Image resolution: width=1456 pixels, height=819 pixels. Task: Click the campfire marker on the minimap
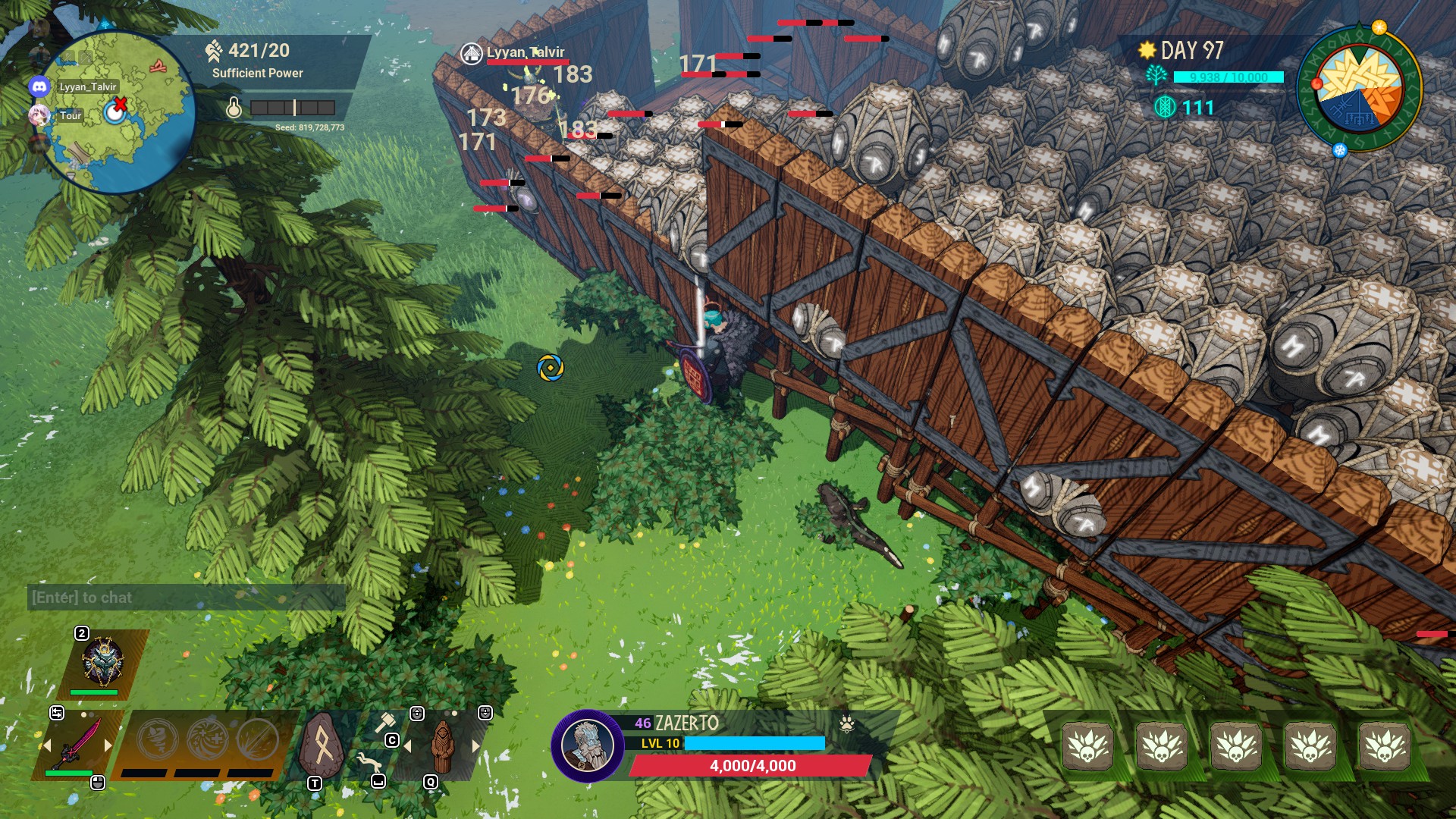(158, 67)
